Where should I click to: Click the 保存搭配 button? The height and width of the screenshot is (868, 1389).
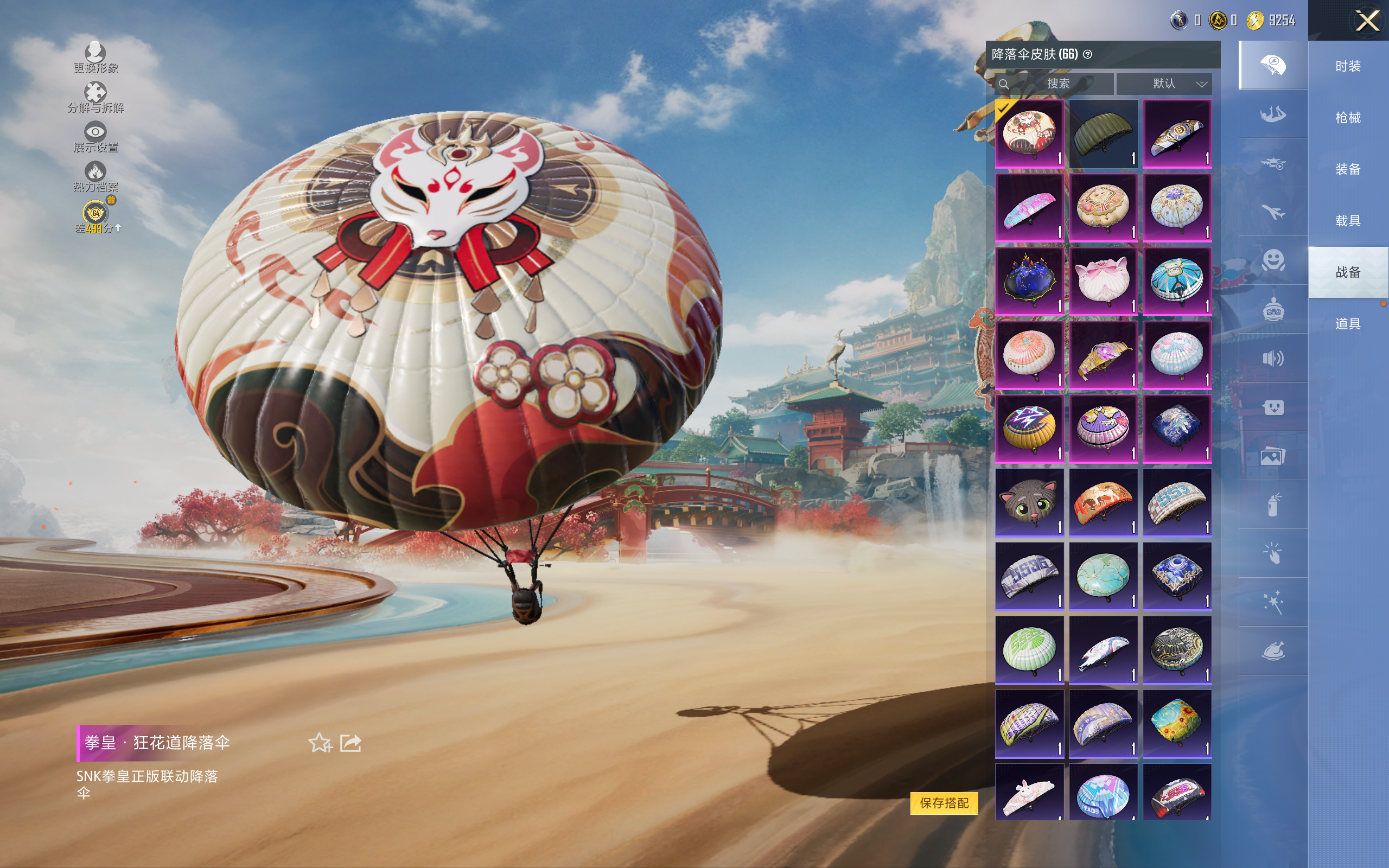(x=944, y=802)
